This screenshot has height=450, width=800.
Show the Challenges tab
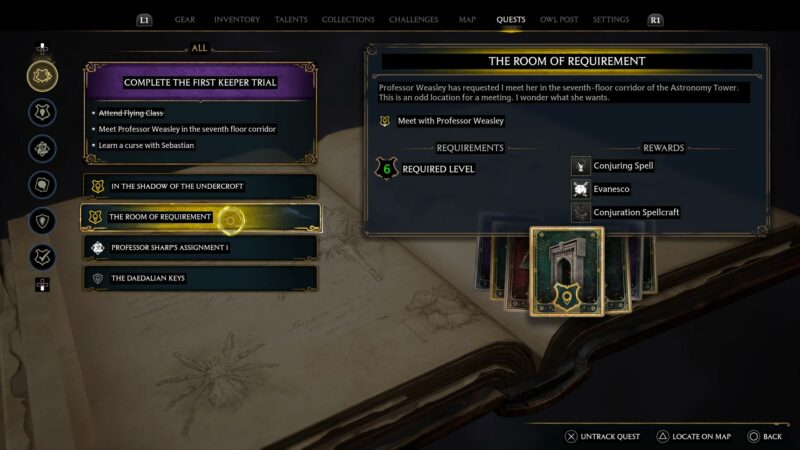tap(414, 19)
